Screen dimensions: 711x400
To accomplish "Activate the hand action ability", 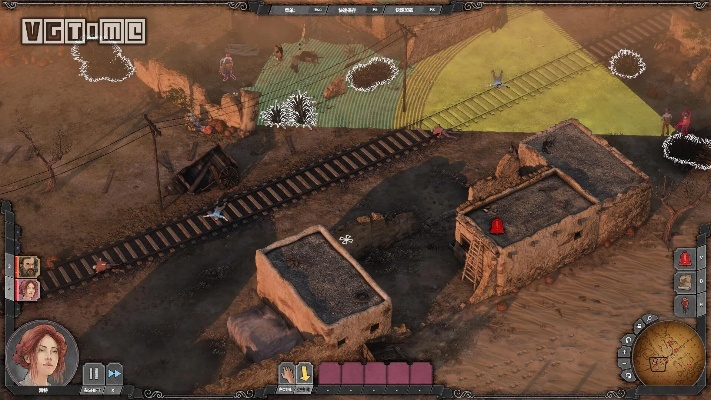I will coord(287,374).
